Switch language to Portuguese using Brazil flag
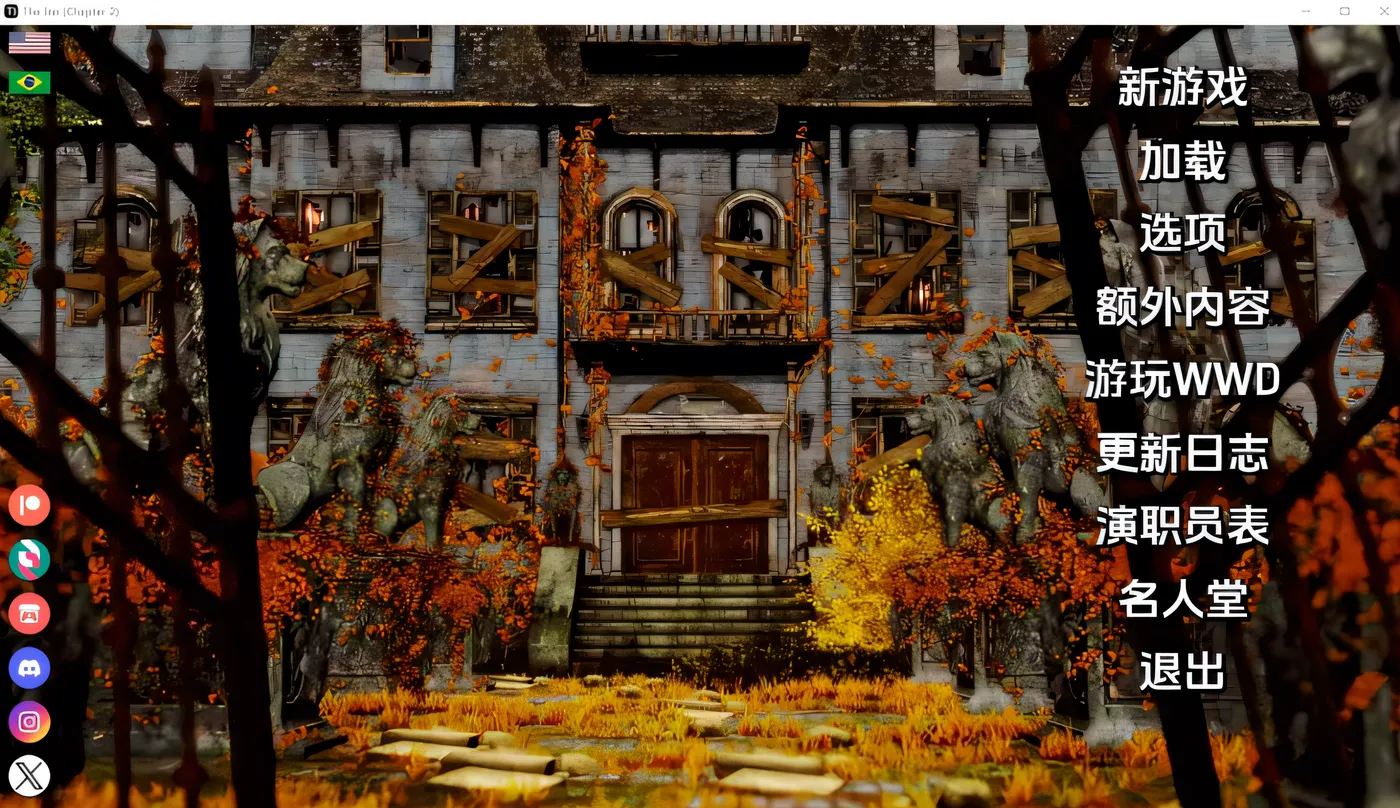Image resolution: width=1400 pixels, height=808 pixels. tap(26, 80)
